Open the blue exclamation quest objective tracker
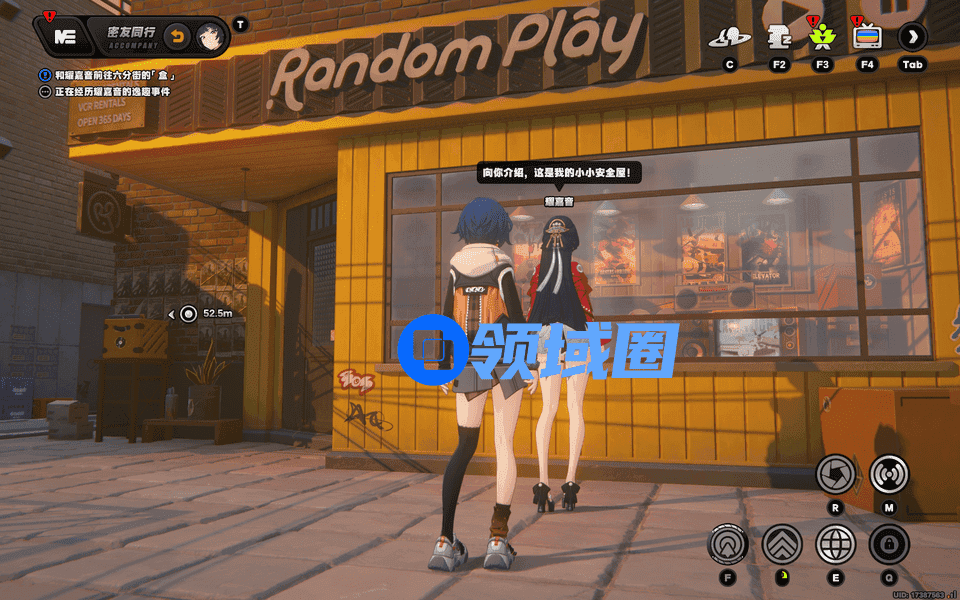 [45, 75]
